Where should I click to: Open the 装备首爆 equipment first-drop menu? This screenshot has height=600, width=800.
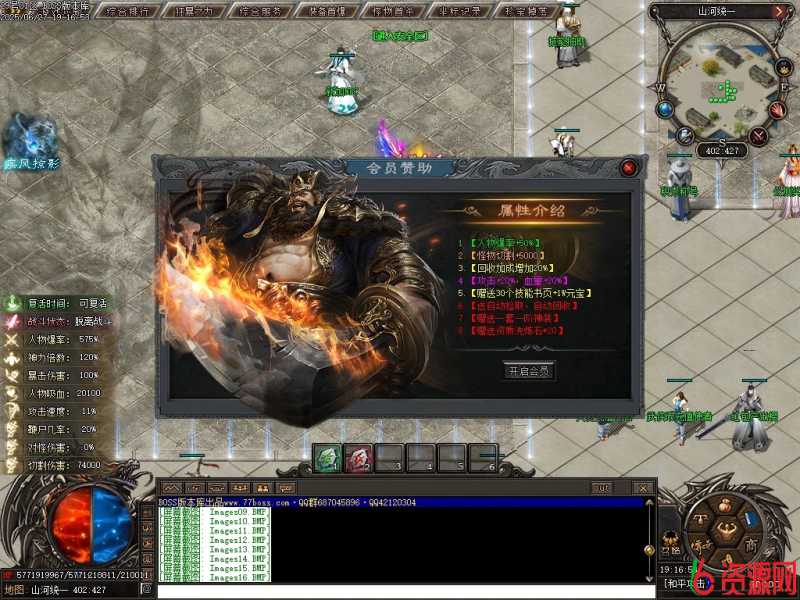328,12
